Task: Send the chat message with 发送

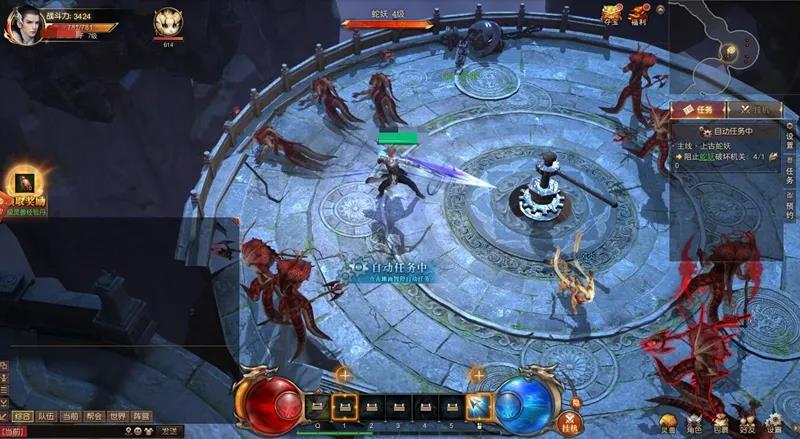Action: [x=169, y=431]
